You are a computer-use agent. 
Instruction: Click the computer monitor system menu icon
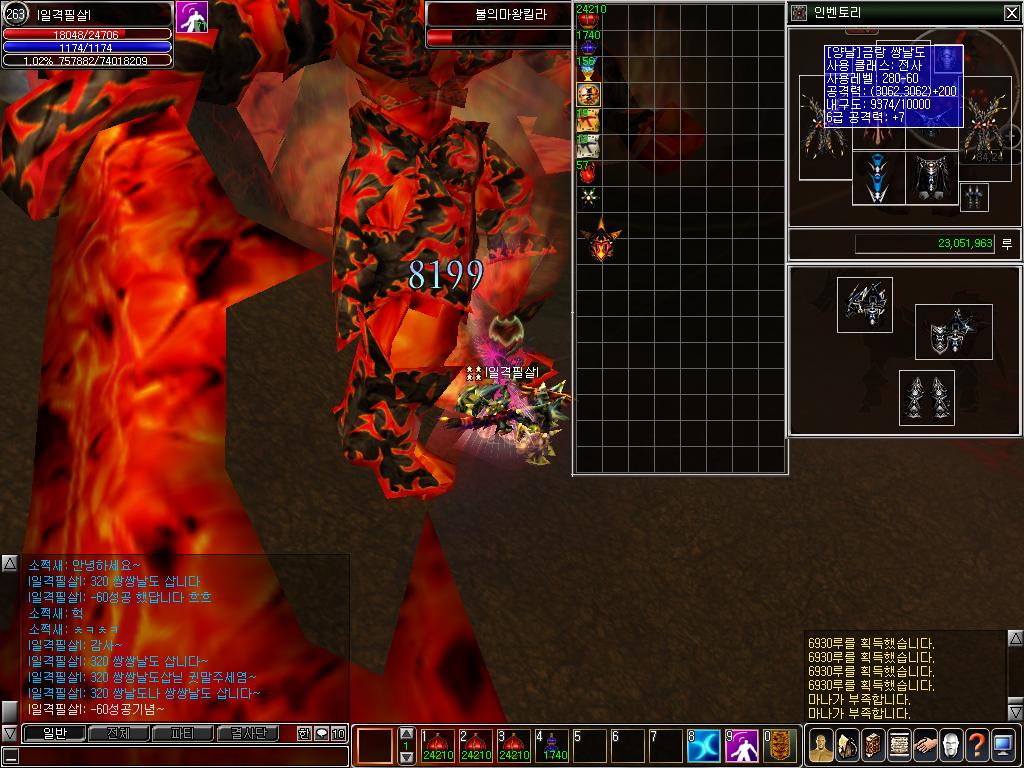(x=1004, y=746)
